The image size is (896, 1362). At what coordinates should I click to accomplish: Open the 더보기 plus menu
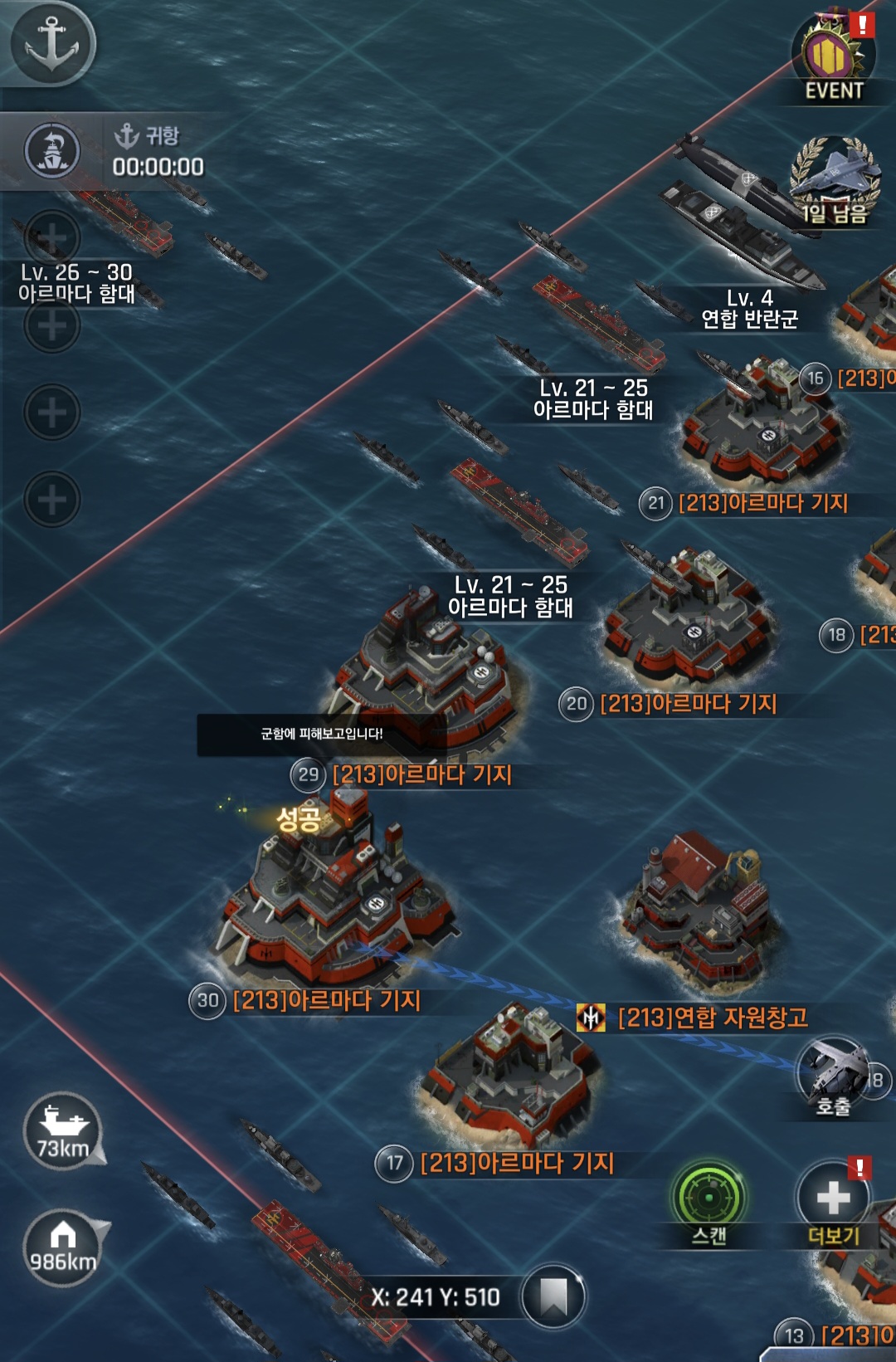pos(833,1198)
